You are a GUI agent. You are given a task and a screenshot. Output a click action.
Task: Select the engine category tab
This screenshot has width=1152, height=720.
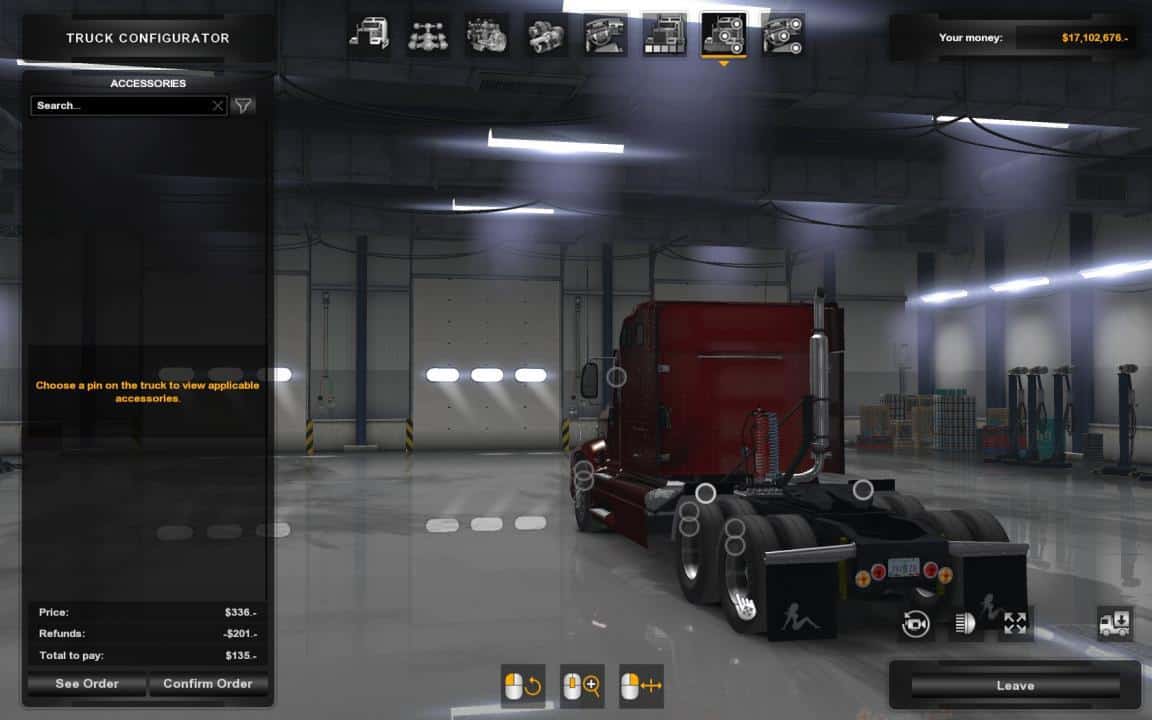(486, 35)
